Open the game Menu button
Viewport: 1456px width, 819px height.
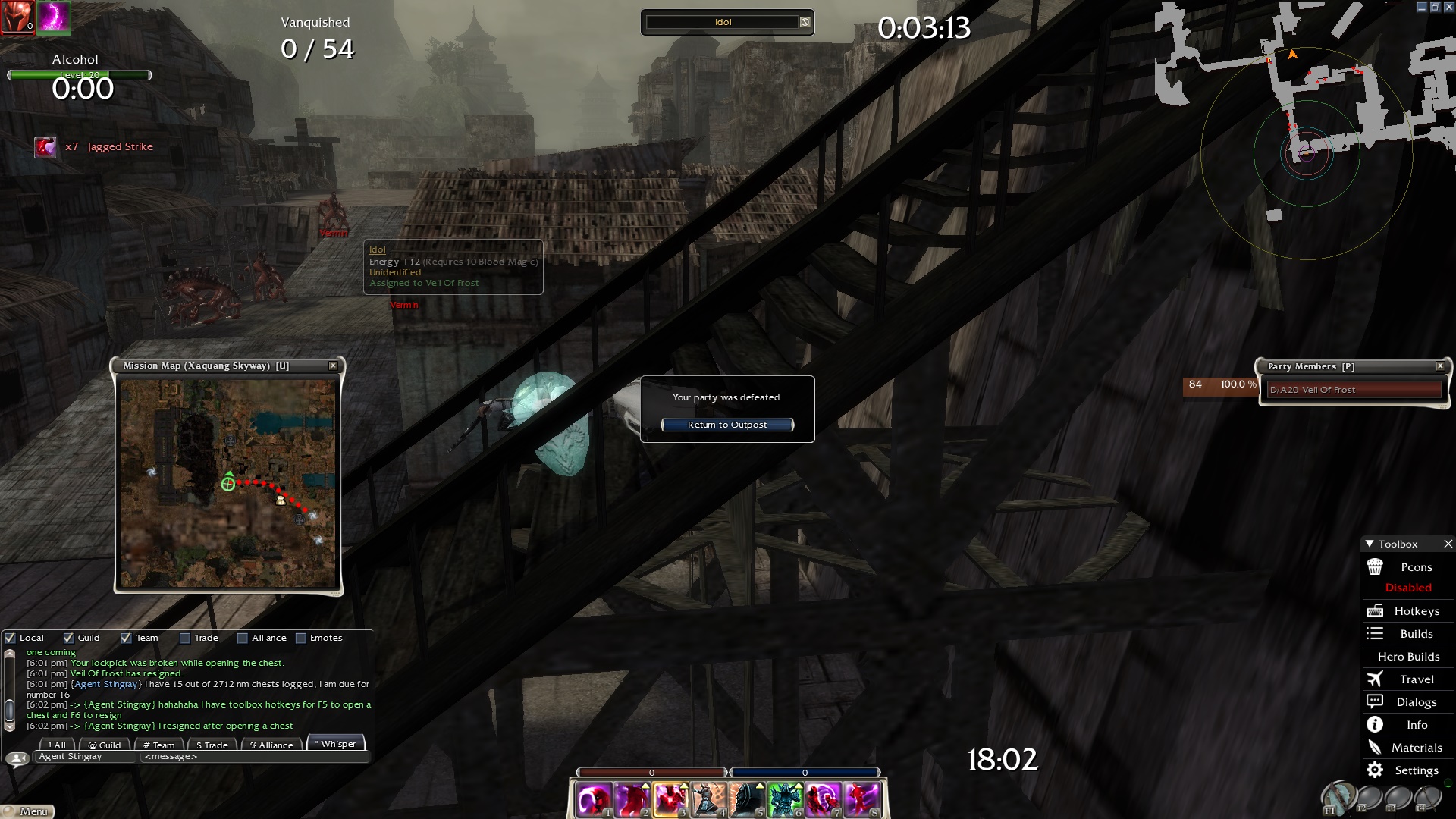29,811
